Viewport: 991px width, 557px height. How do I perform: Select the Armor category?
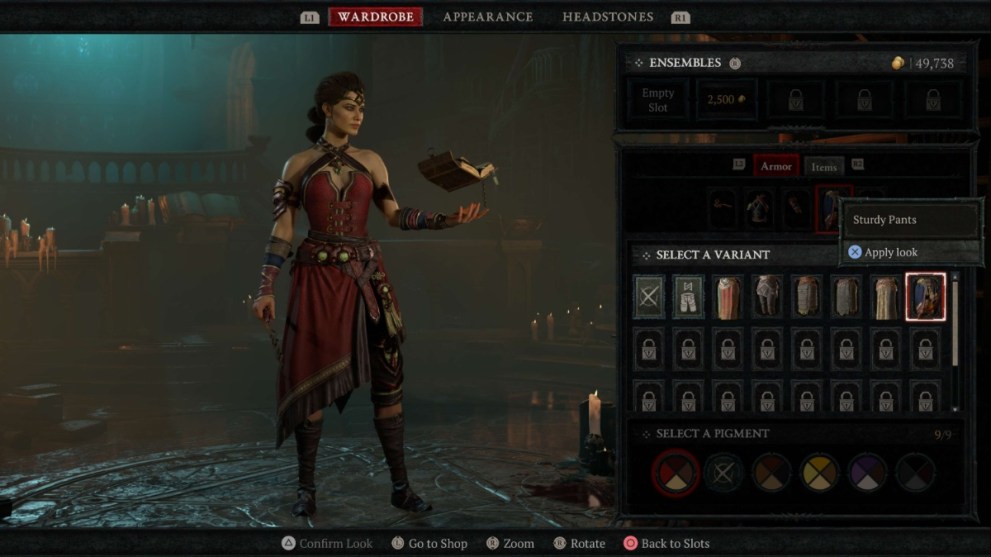[776, 167]
